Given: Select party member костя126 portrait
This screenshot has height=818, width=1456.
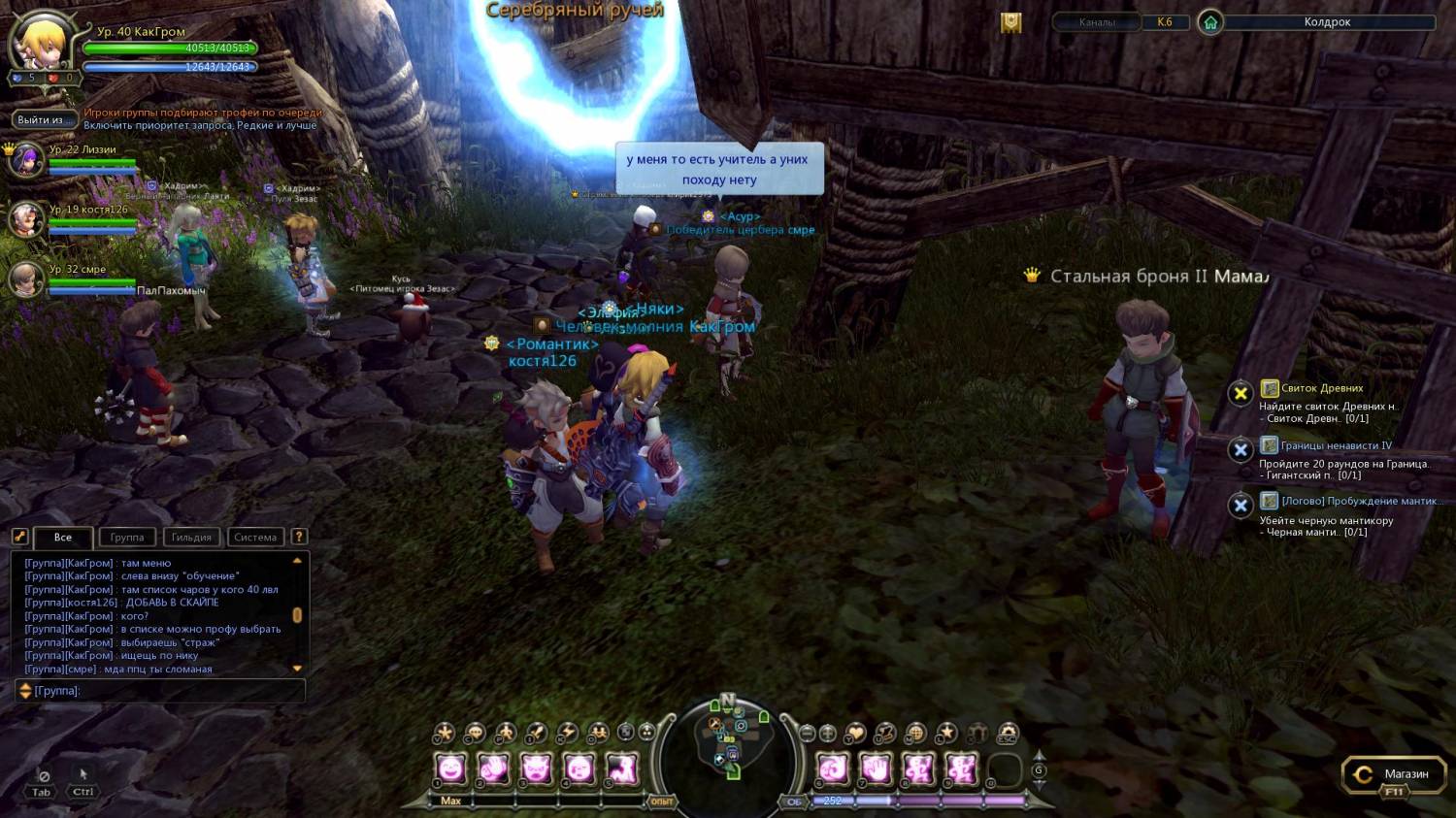Looking at the screenshot, I should (26, 219).
